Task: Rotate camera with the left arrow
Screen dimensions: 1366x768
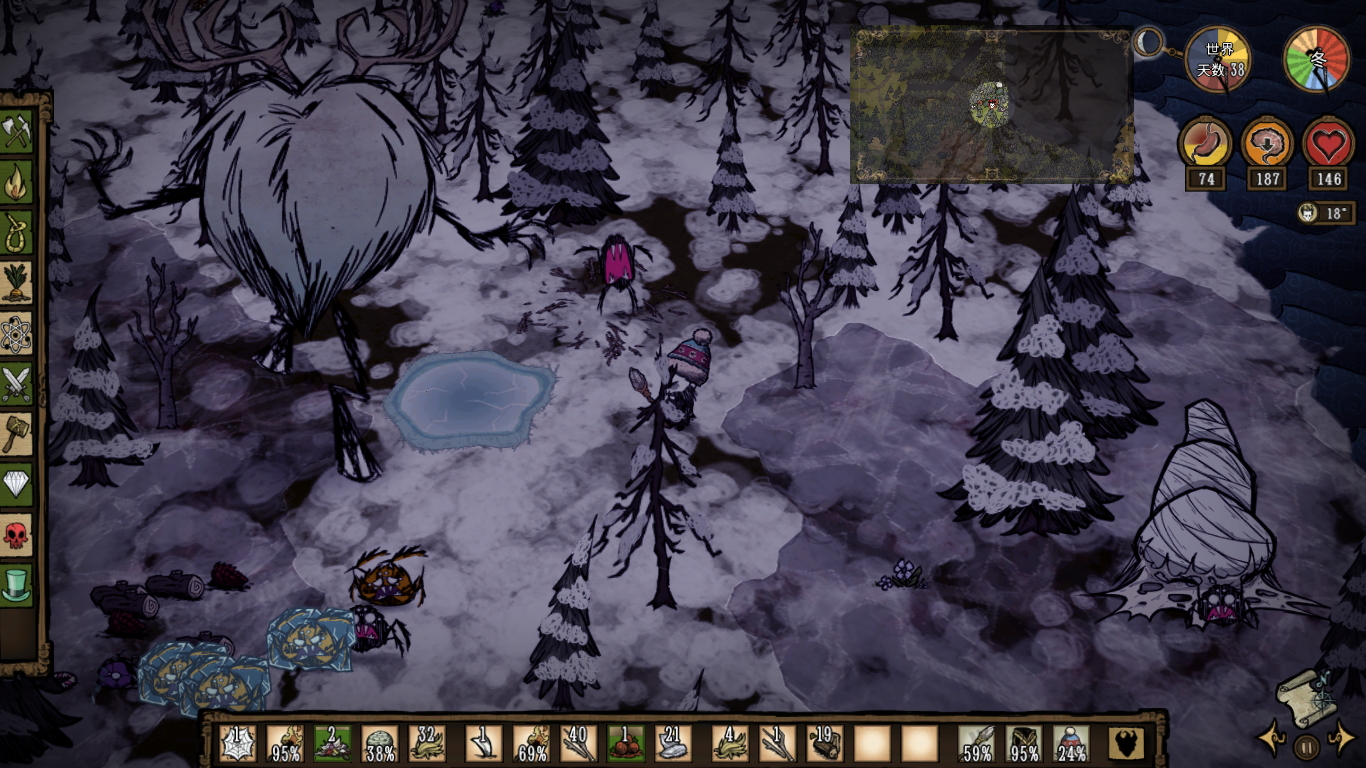Action: pos(1272,739)
